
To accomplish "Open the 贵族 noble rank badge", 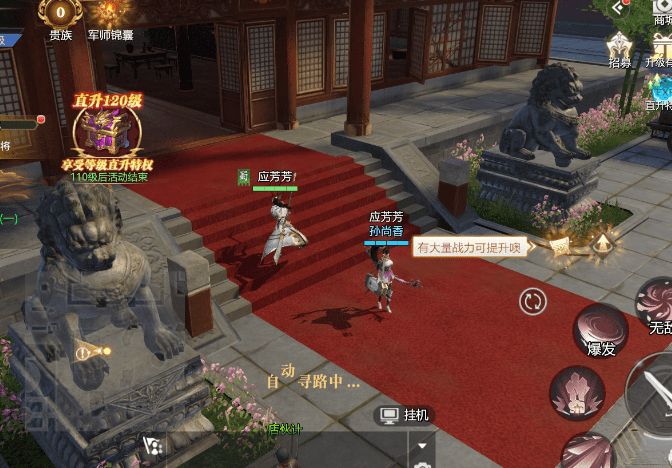I will tap(60, 14).
